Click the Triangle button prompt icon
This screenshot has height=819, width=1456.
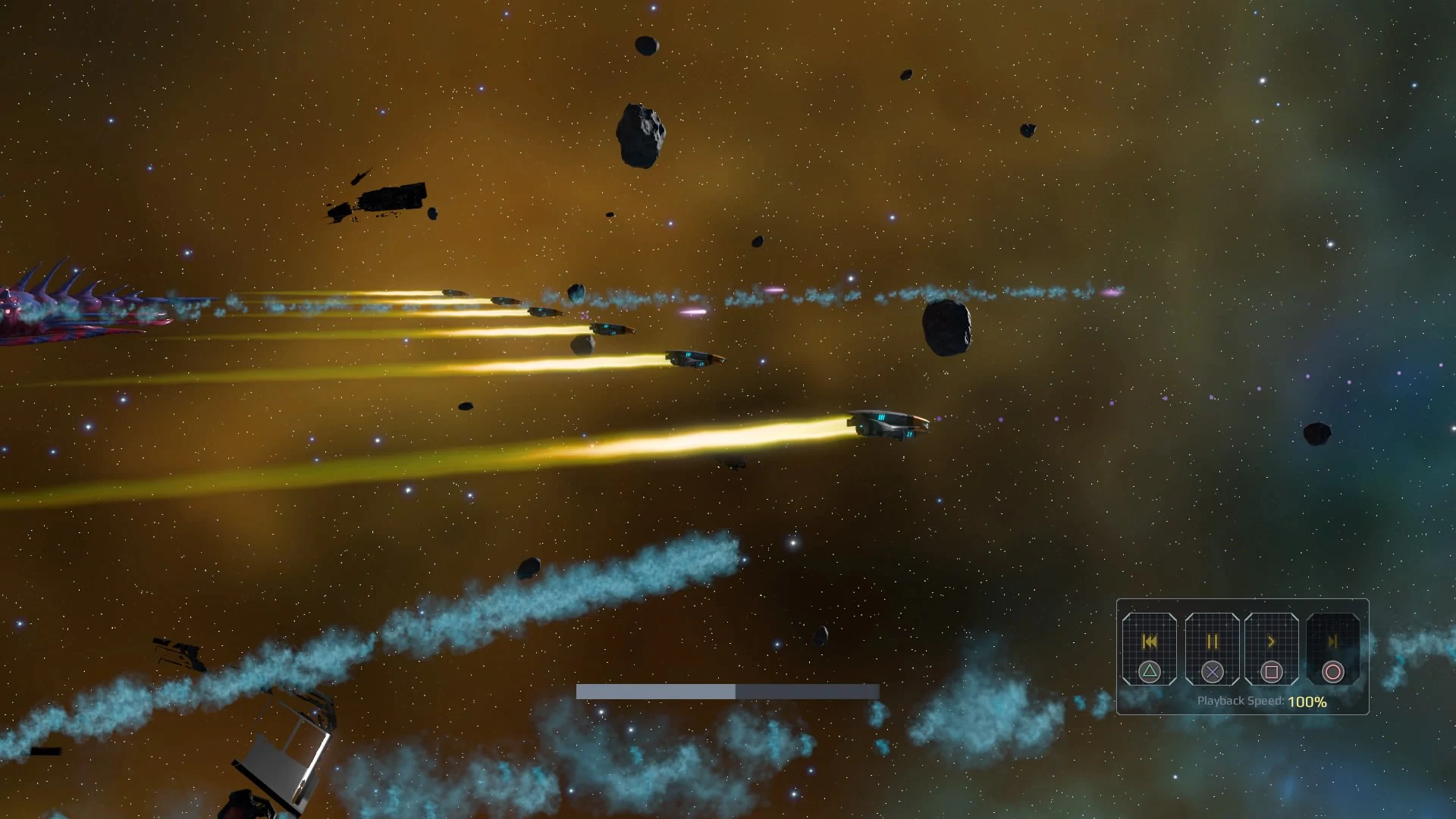1149,672
